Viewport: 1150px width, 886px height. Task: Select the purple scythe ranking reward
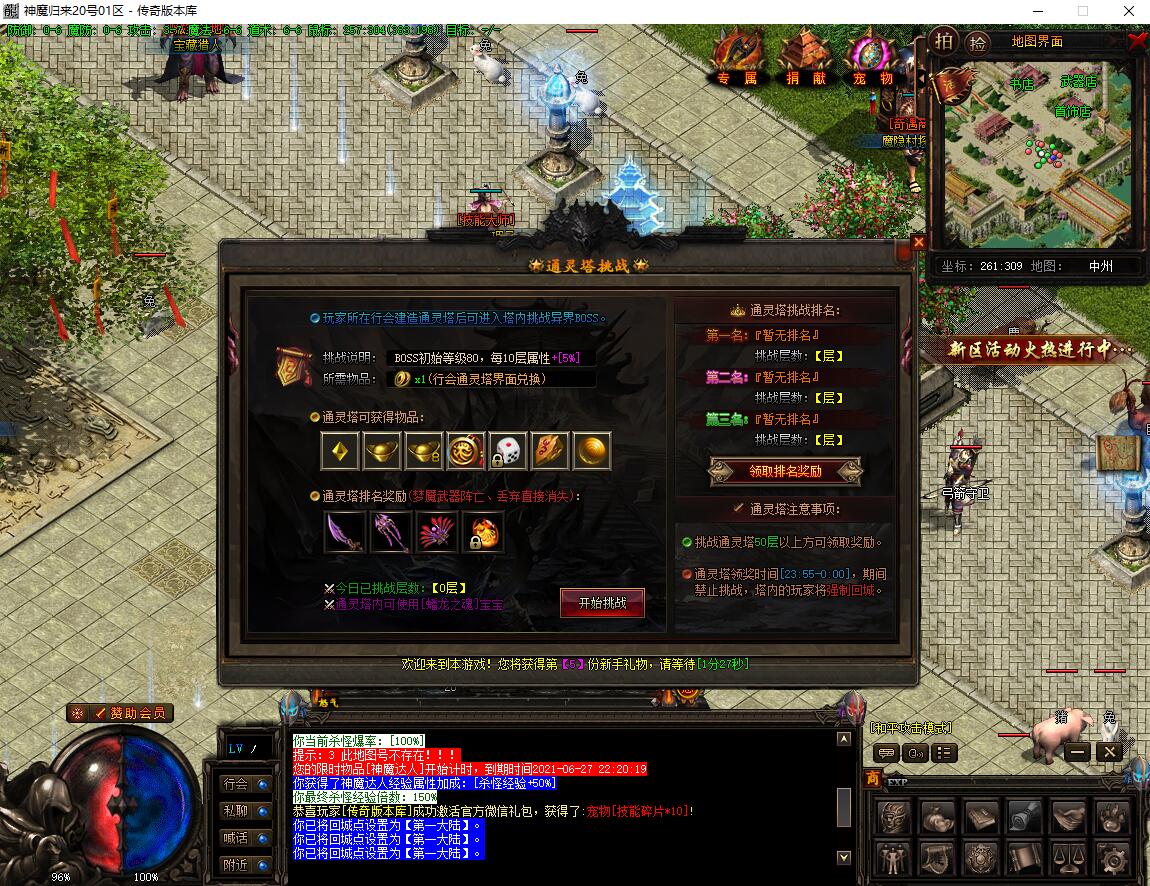tap(344, 532)
